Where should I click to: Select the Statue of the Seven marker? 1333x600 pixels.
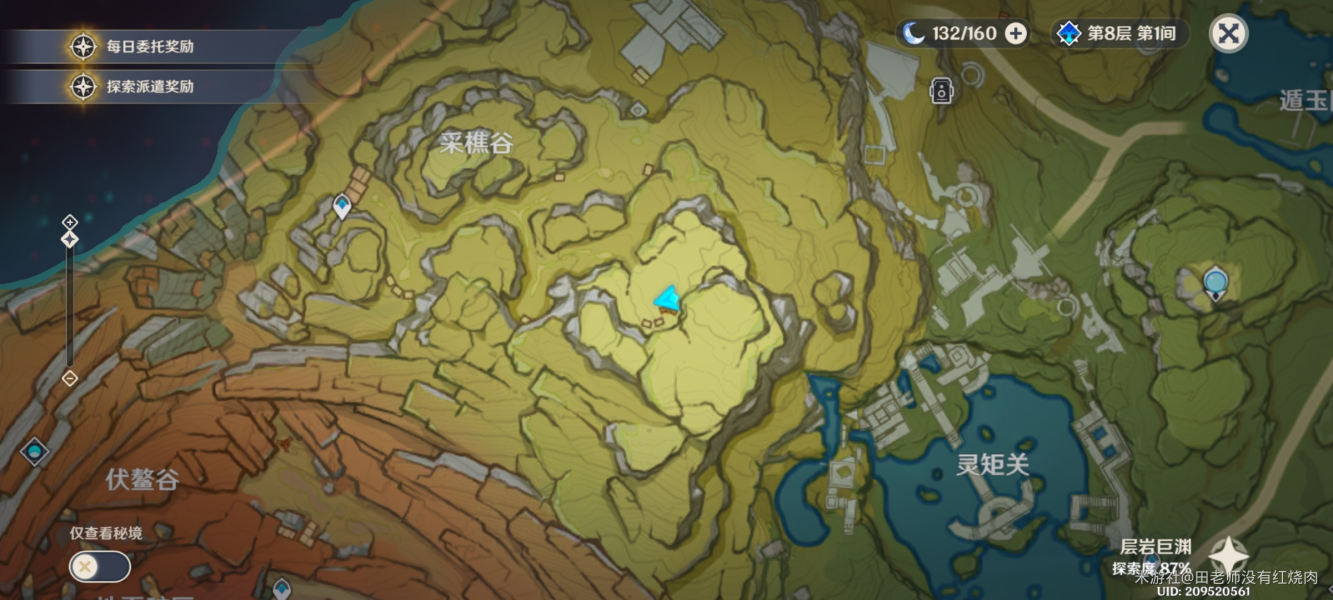click(x=1215, y=283)
